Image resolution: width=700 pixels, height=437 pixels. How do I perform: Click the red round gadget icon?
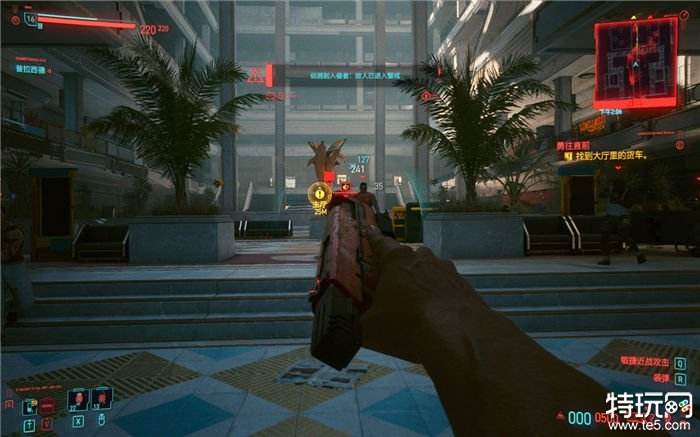coord(47,405)
